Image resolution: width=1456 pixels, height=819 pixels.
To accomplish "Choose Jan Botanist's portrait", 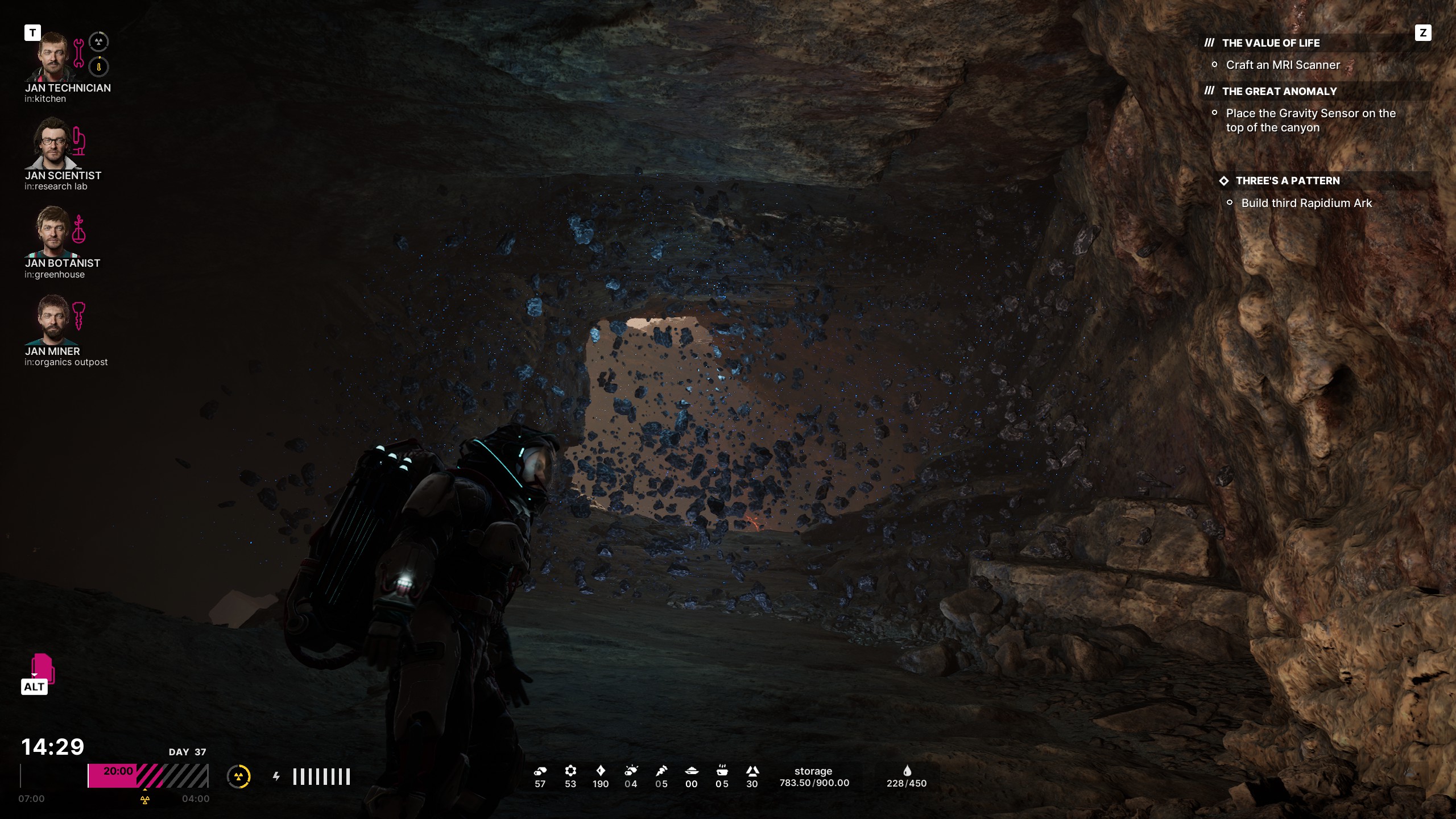I will pyautogui.click(x=52, y=231).
